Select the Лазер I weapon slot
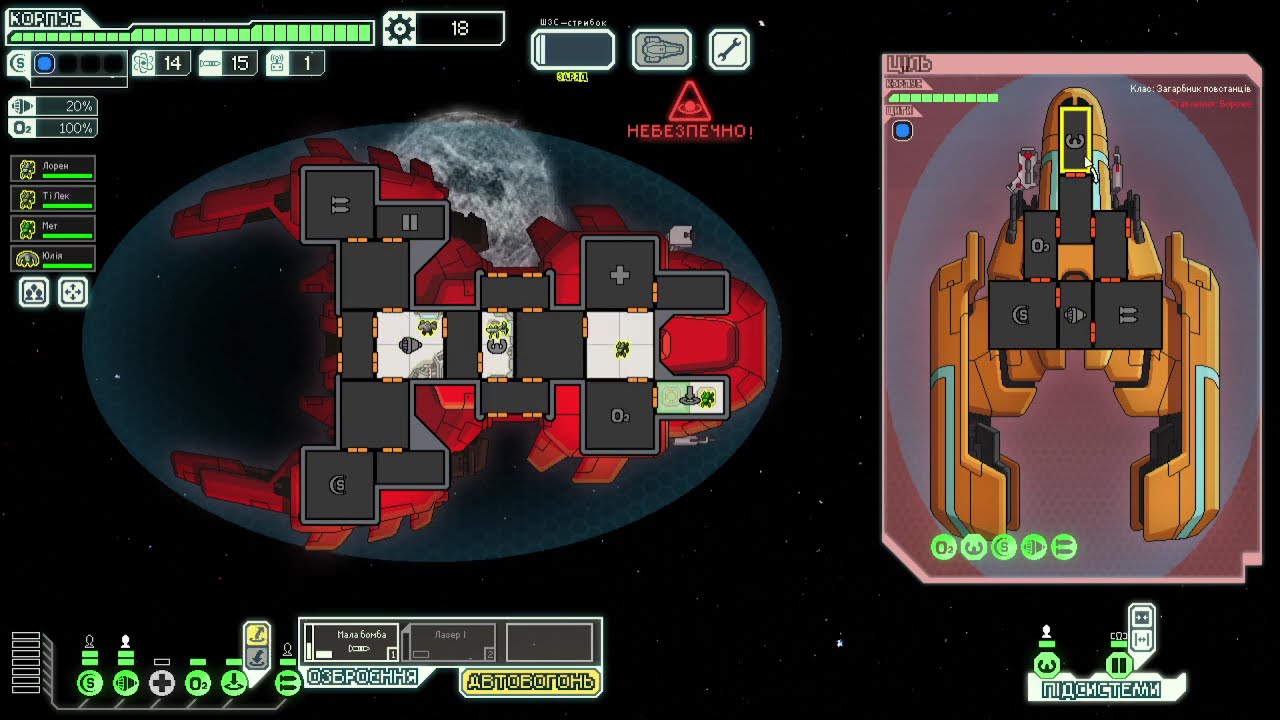The width and height of the screenshot is (1280, 720). (x=450, y=642)
